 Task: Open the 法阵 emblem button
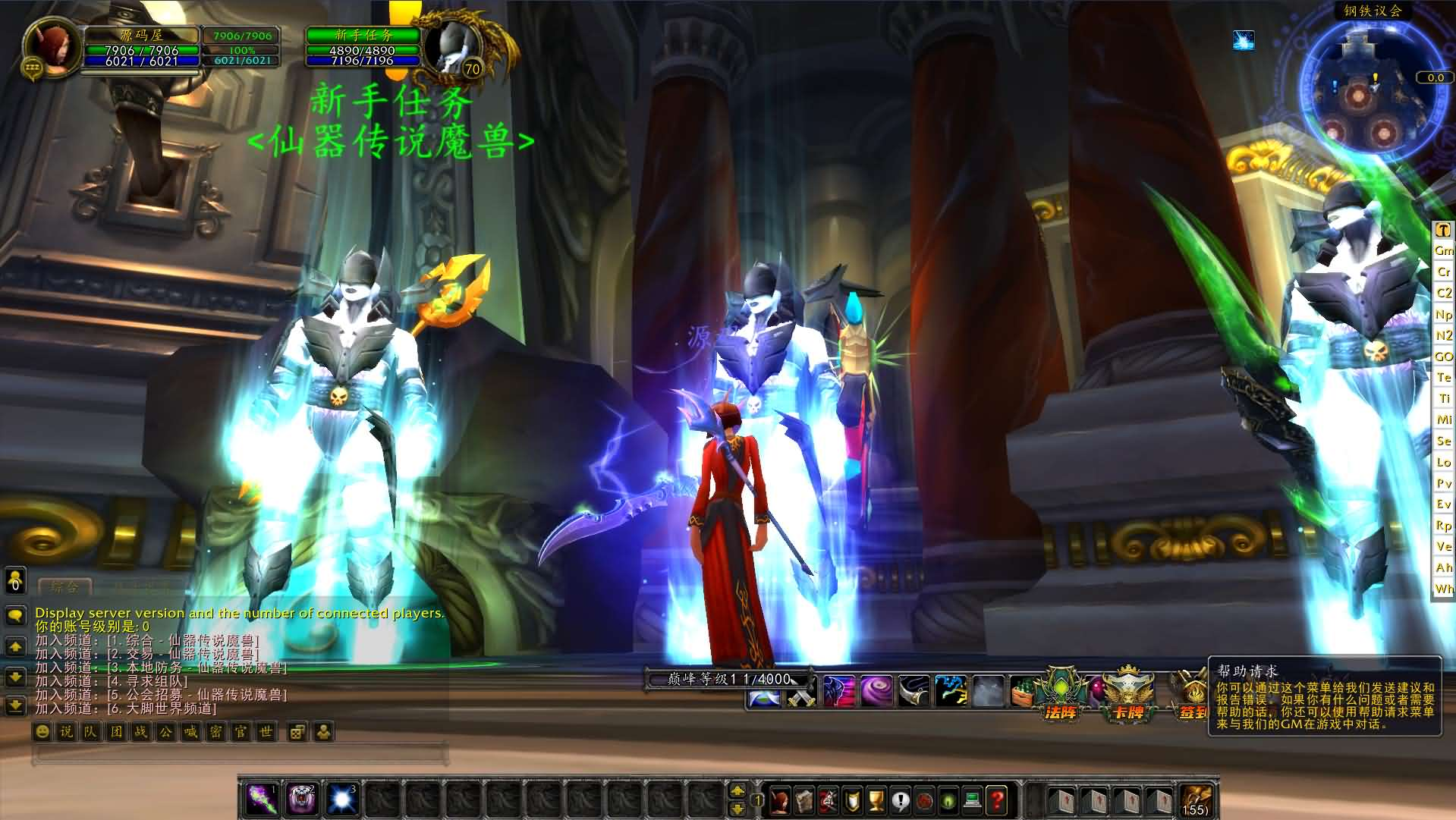(1061, 694)
